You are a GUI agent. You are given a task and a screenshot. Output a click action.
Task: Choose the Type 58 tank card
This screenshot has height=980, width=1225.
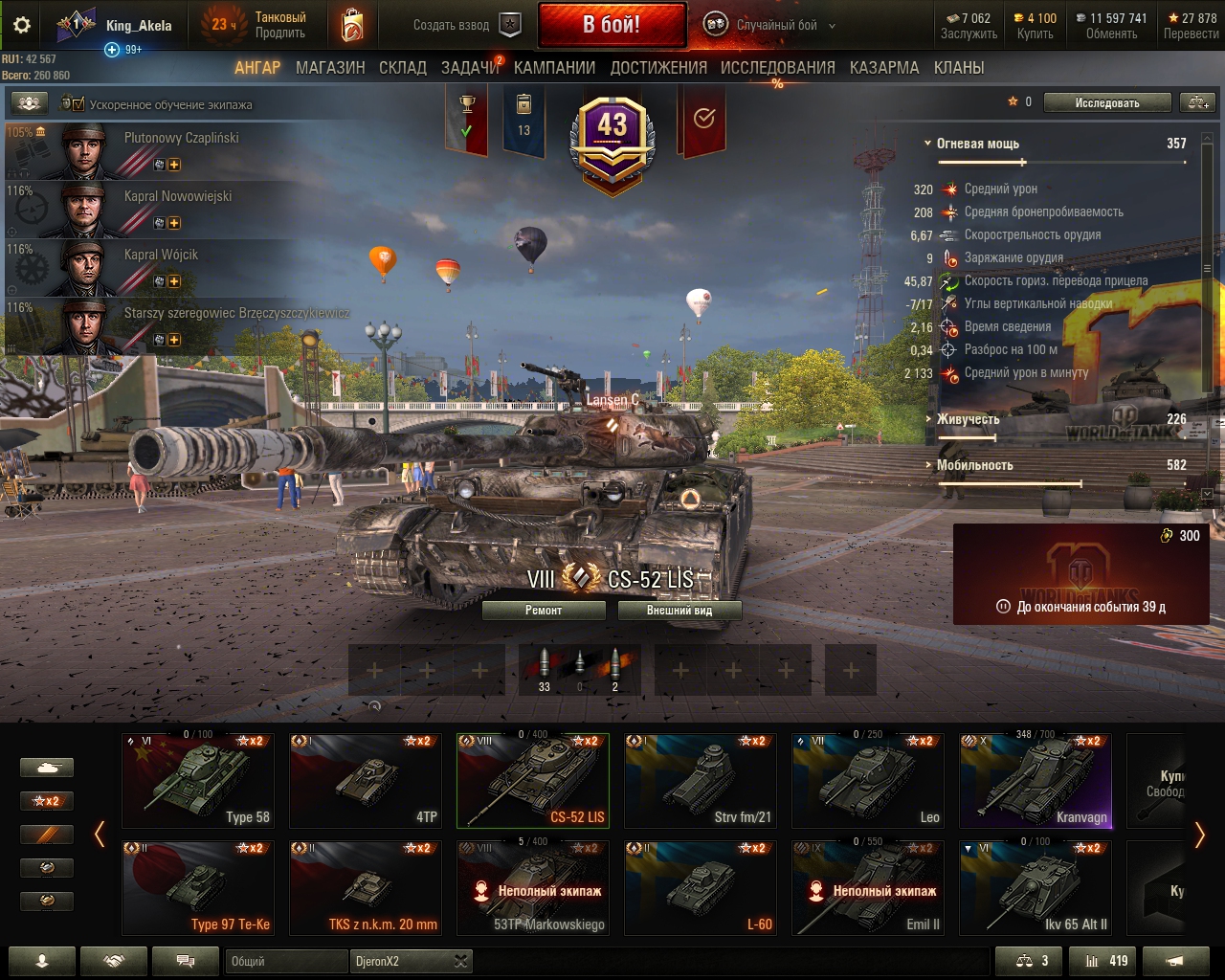[x=198, y=781]
